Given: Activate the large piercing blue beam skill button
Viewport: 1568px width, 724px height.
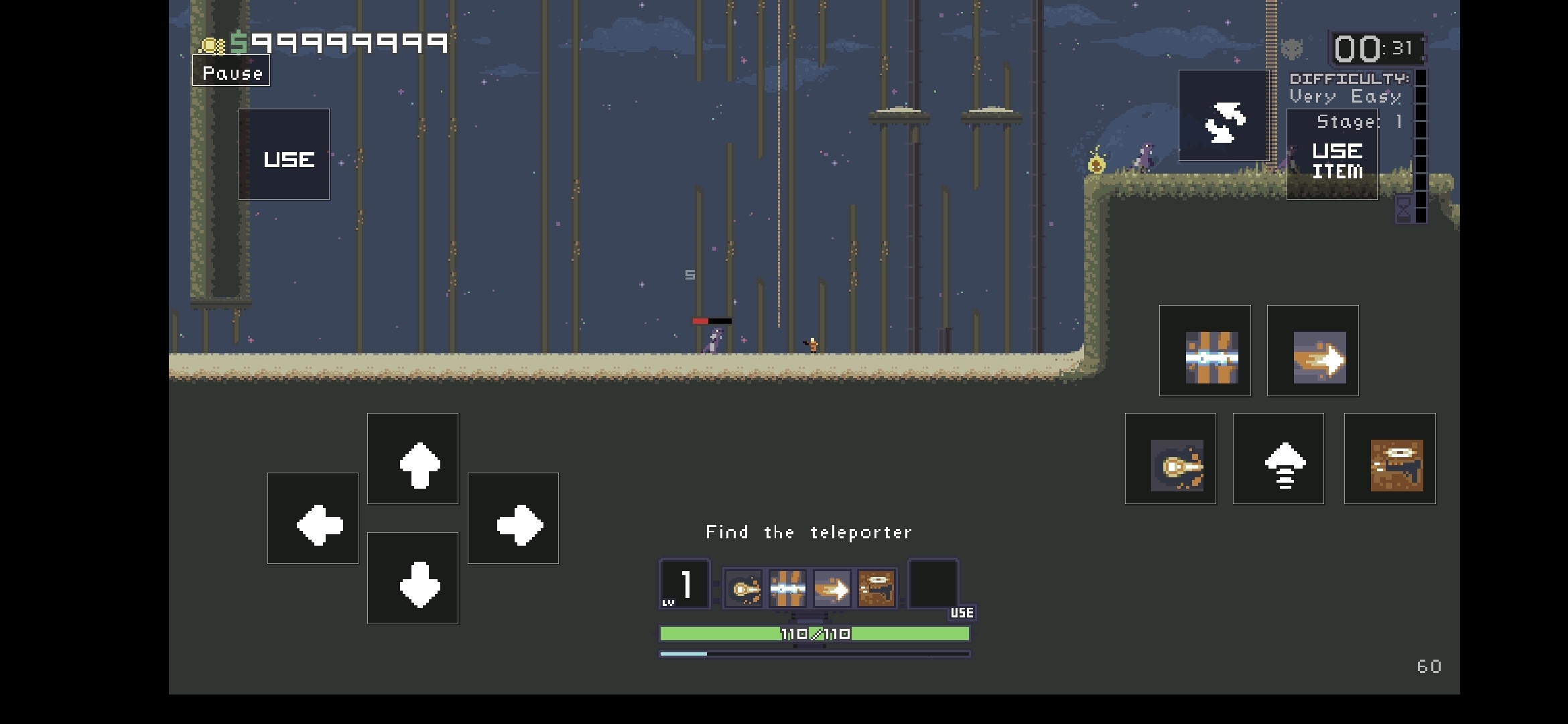Looking at the screenshot, I should [1205, 351].
